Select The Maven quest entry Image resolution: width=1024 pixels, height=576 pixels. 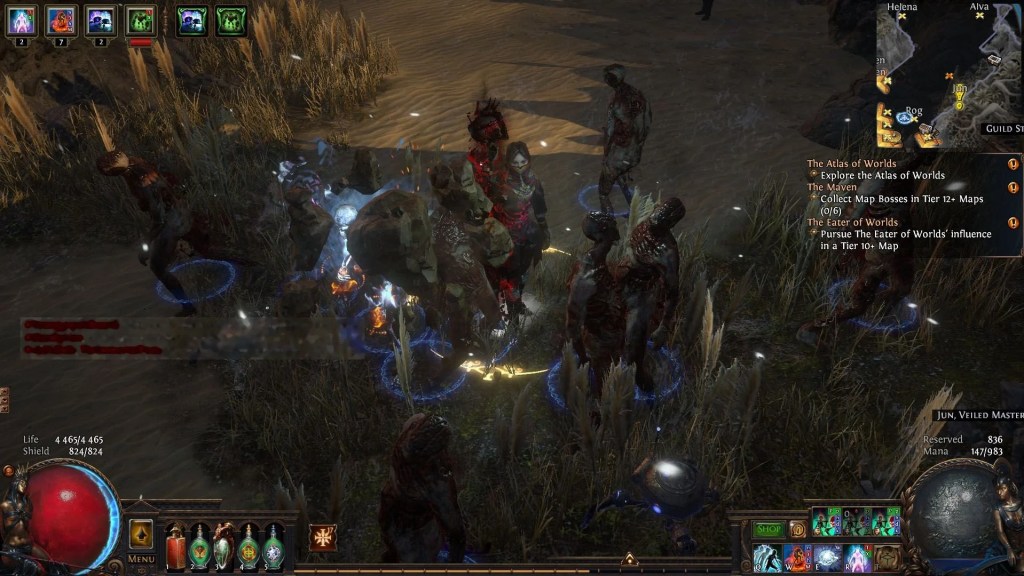[x=832, y=187]
